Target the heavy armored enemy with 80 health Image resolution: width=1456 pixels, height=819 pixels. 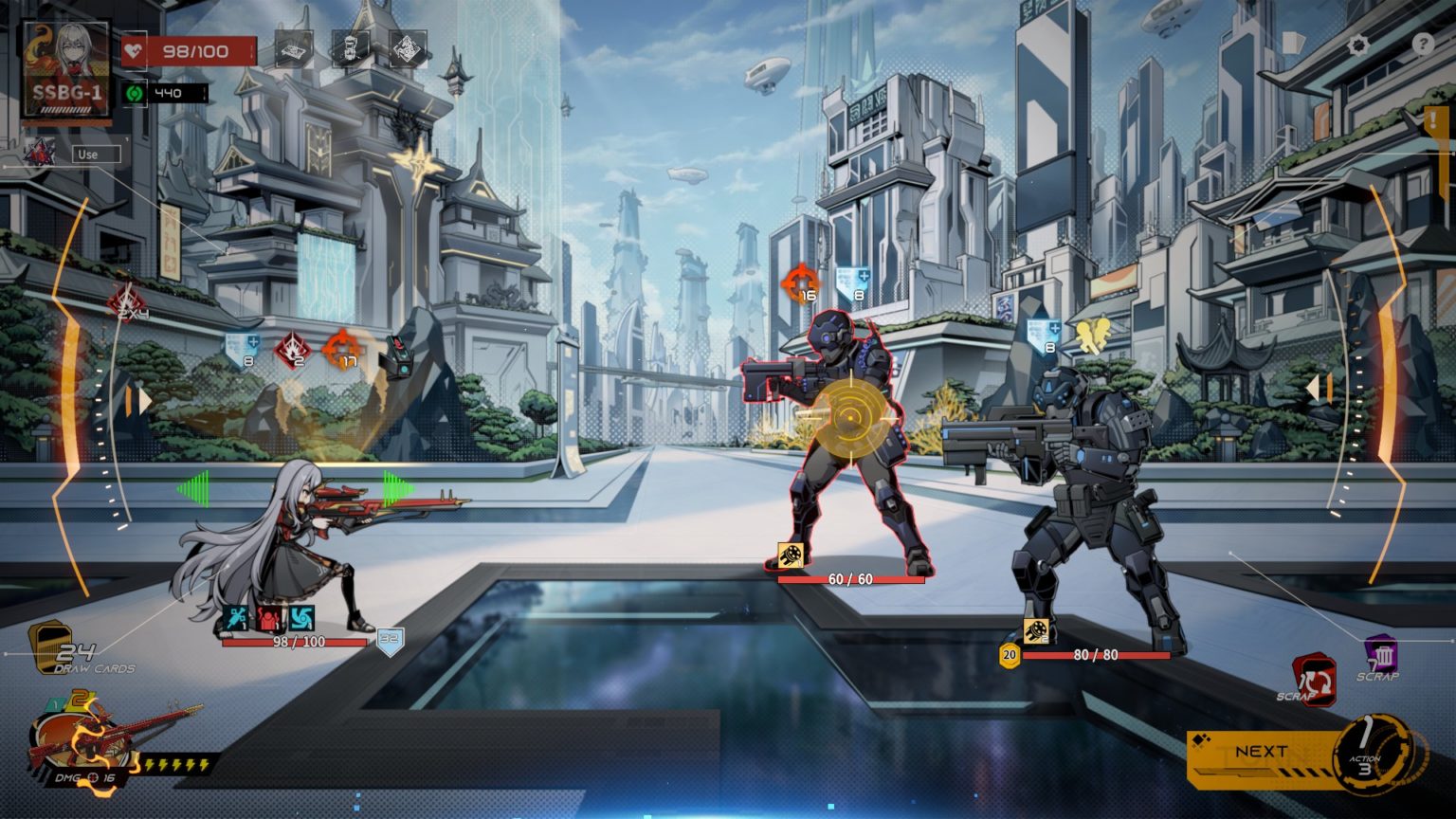pyautogui.click(x=1090, y=502)
